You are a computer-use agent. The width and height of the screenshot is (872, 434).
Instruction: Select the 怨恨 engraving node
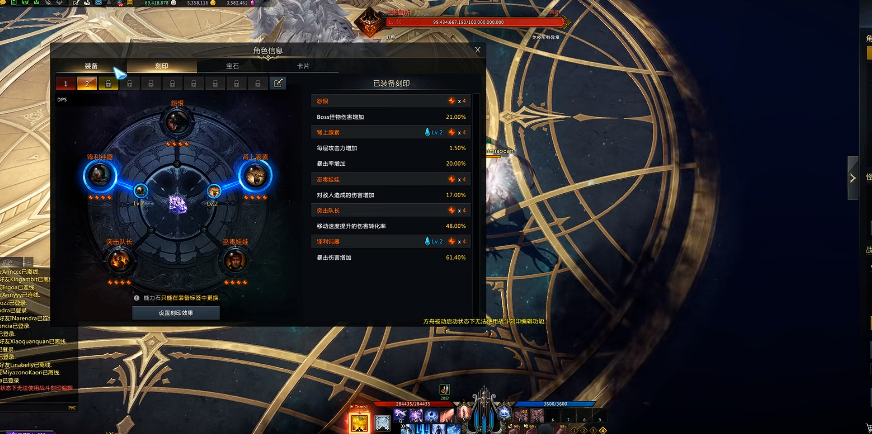click(177, 121)
